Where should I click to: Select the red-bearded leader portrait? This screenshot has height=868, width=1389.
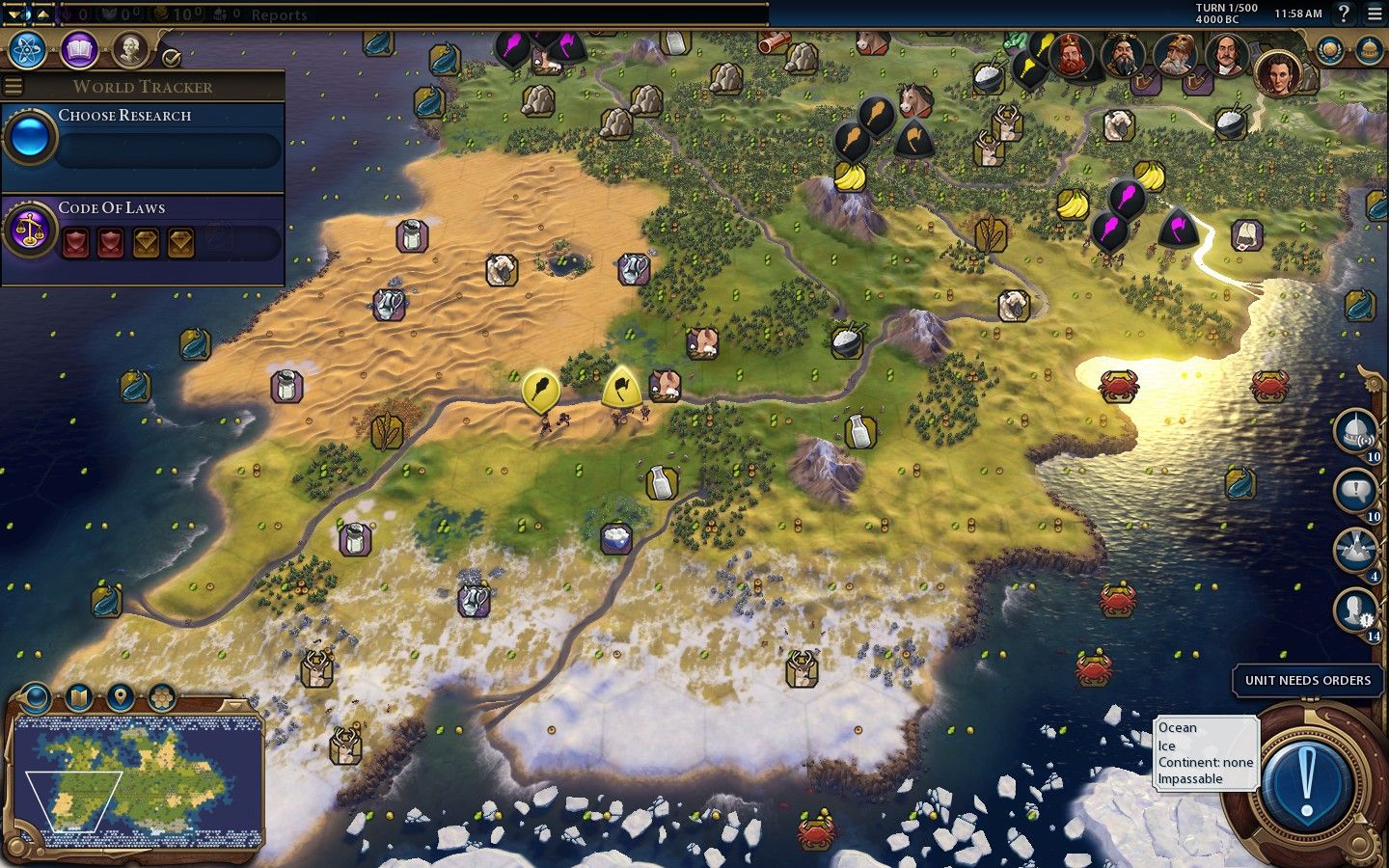[x=1071, y=56]
